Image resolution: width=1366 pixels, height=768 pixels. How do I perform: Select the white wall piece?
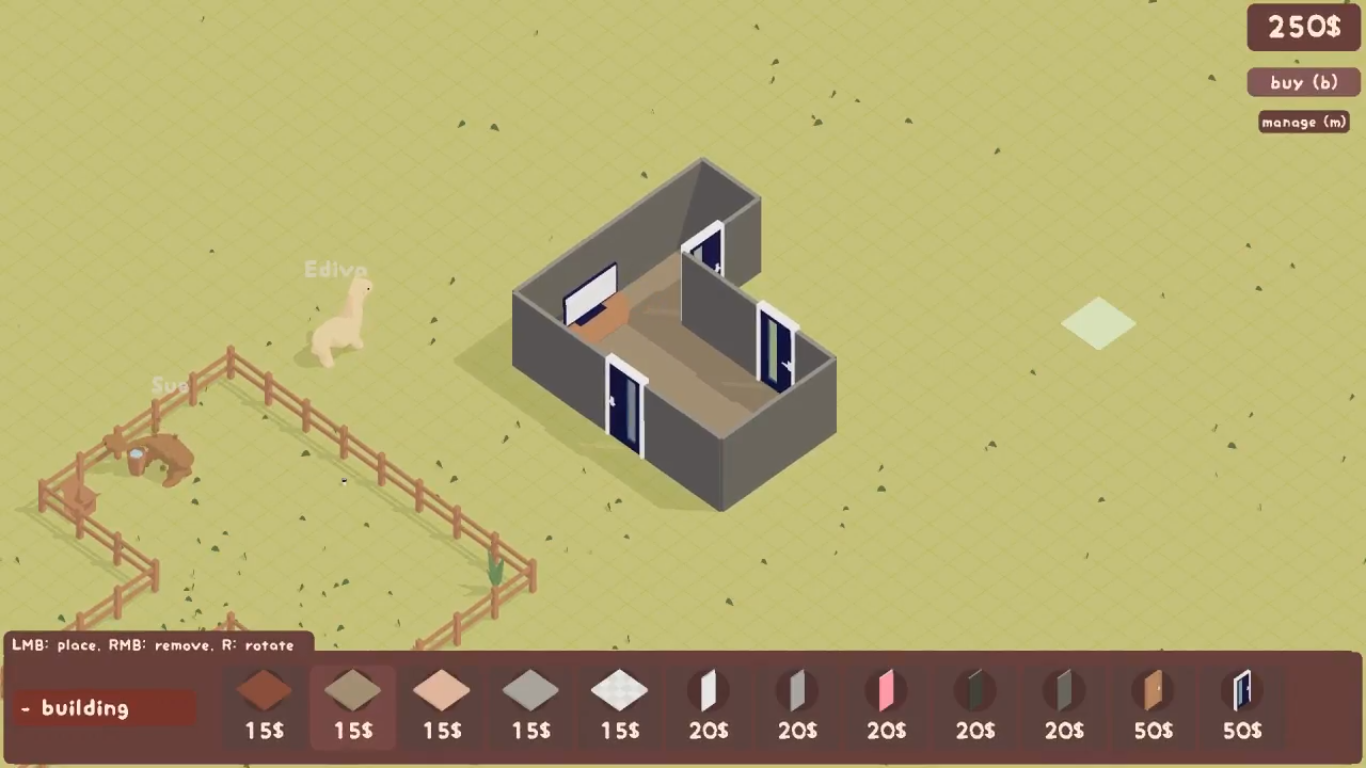point(708,705)
